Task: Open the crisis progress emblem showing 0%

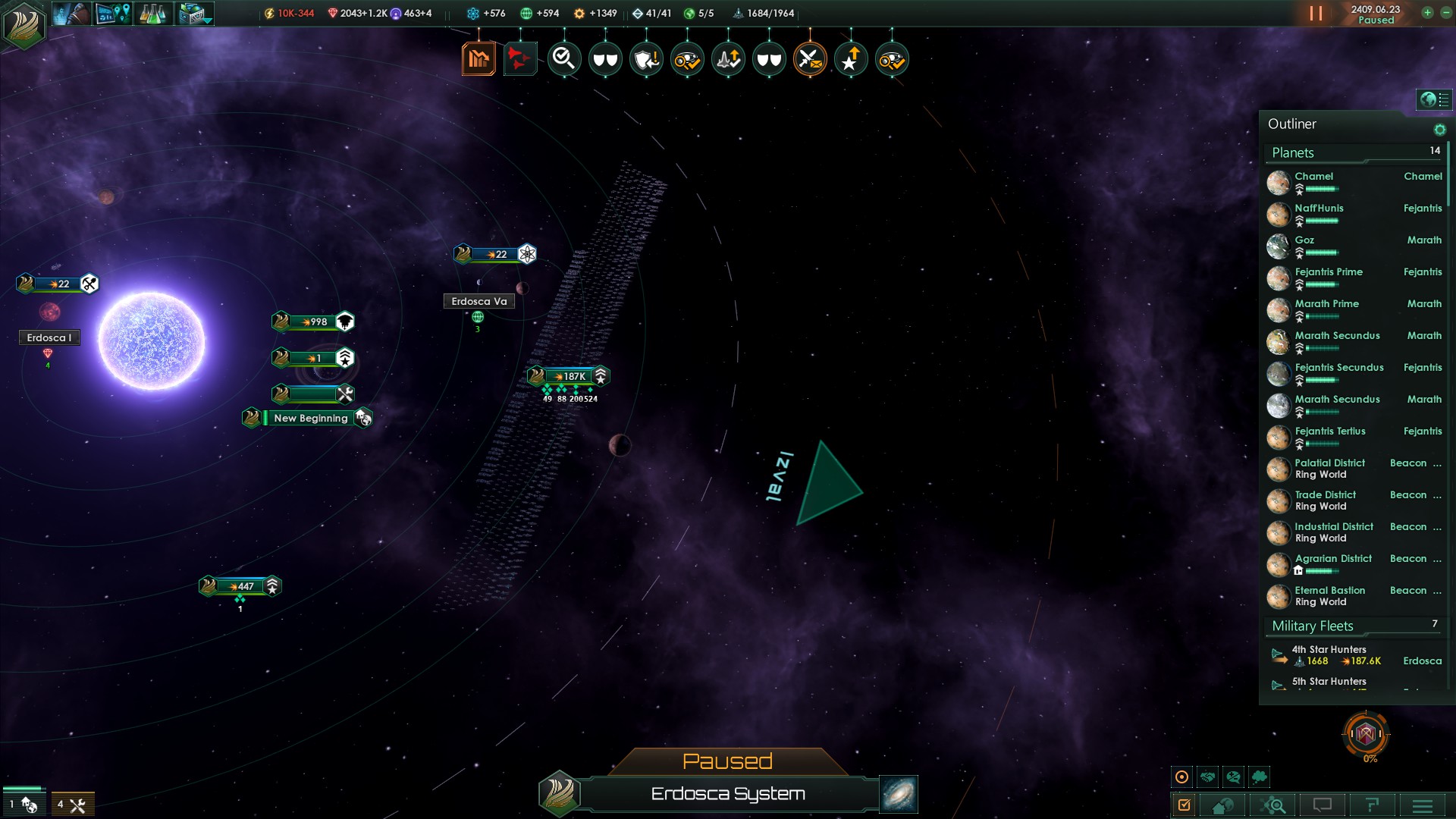Action: [1366, 734]
